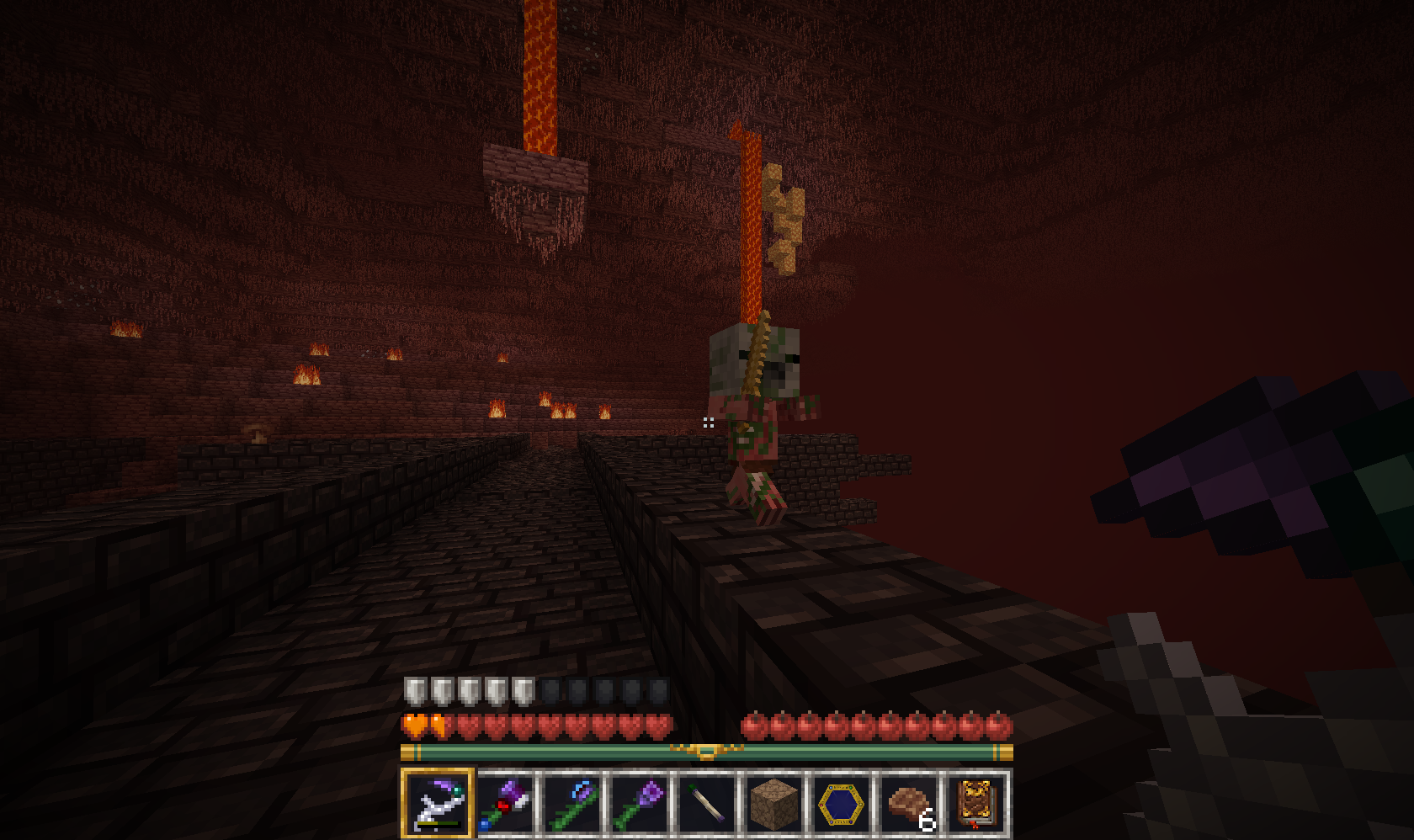The image size is (1414, 840).
Task: Choose the flower staff with blue ring
Action: click(x=573, y=802)
